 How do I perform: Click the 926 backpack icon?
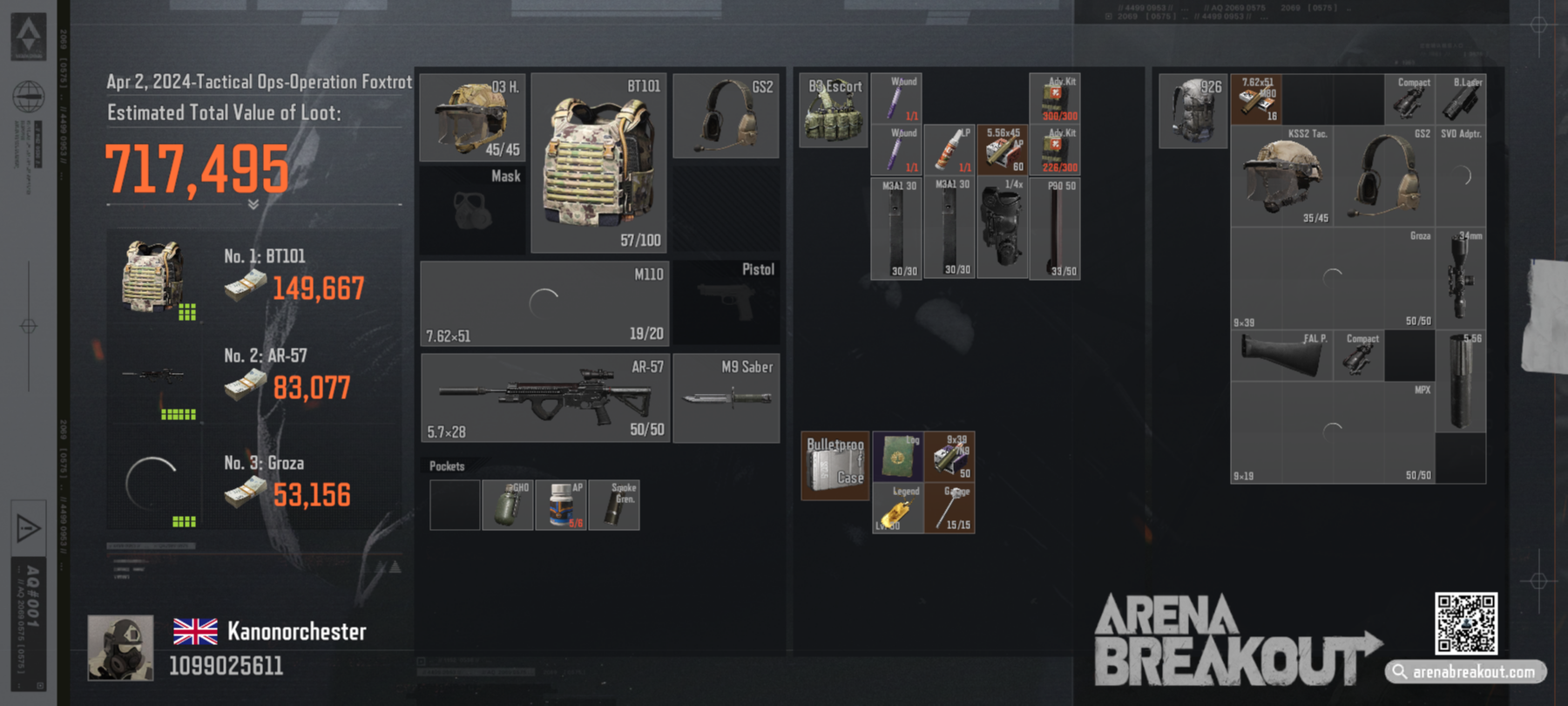point(1193,109)
